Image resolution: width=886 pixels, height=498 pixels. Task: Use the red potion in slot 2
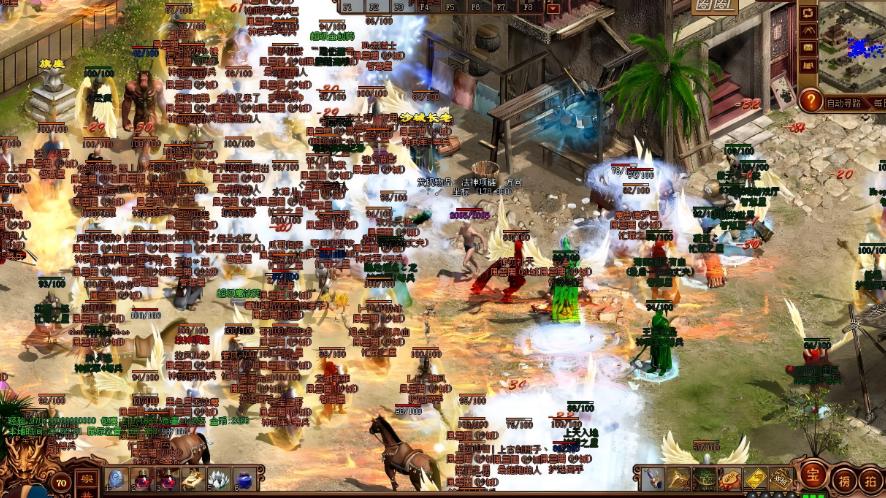(142, 479)
